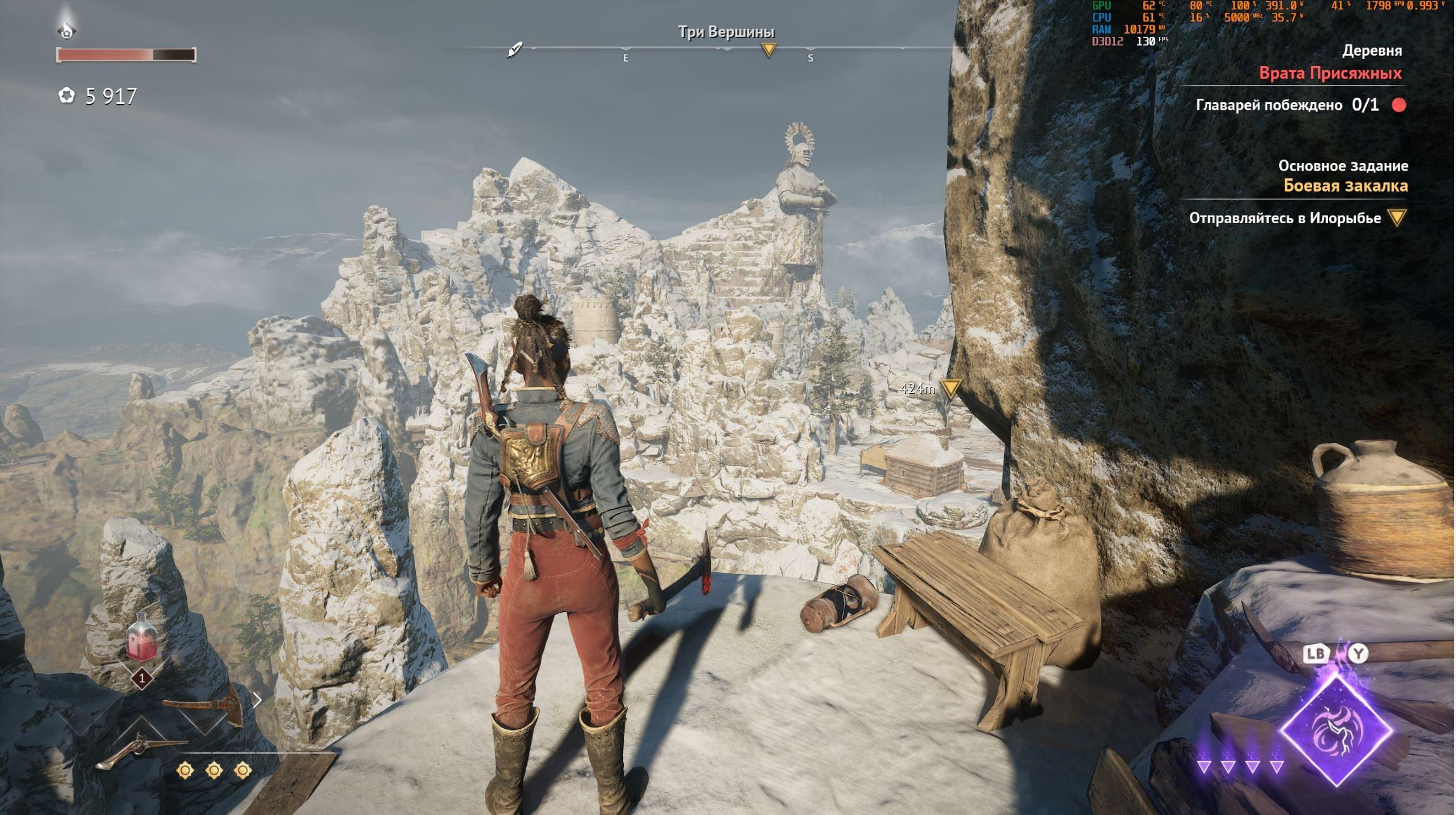The width and height of the screenshot is (1456, 815).
Task: Click the quill icon on the compass
Action: [514, 49]
